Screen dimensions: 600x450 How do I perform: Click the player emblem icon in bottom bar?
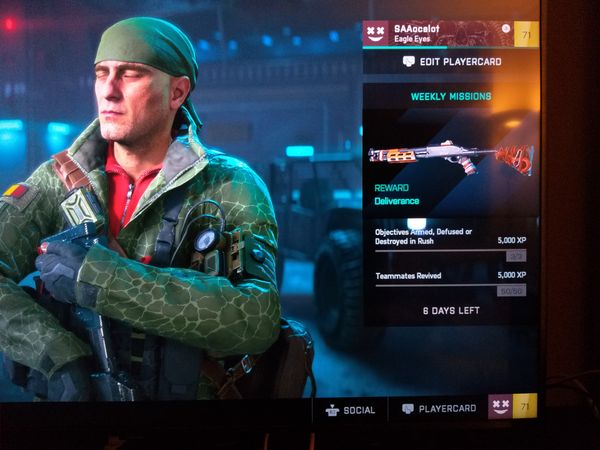500,406
